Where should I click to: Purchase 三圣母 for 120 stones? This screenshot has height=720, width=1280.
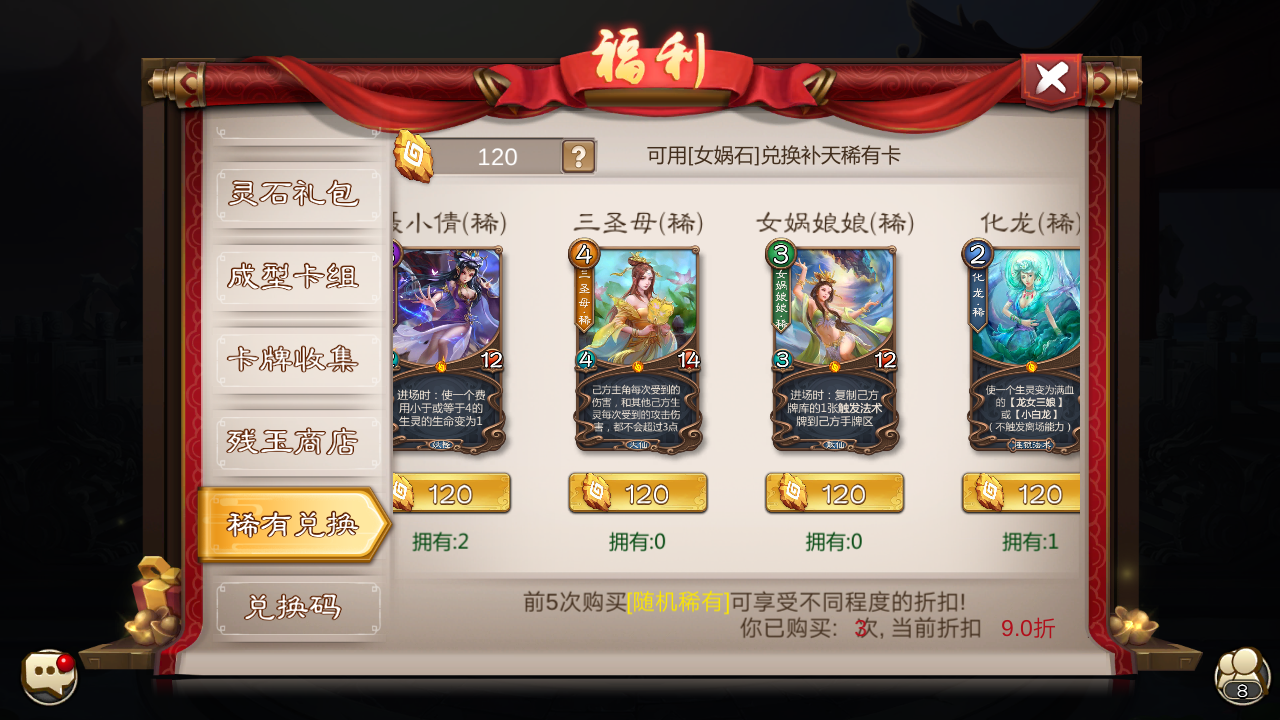[637, 492]
